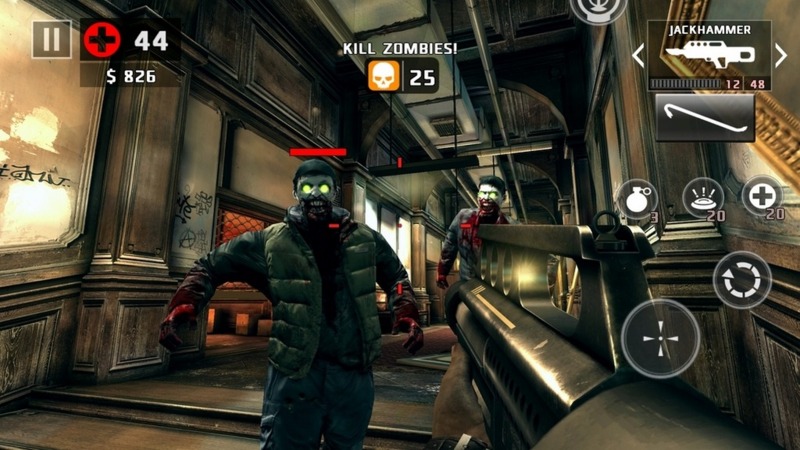Viewport: 800px width, 450px height.
Task: Switch to the next weapon with right arrow
Action: [780, 57]
